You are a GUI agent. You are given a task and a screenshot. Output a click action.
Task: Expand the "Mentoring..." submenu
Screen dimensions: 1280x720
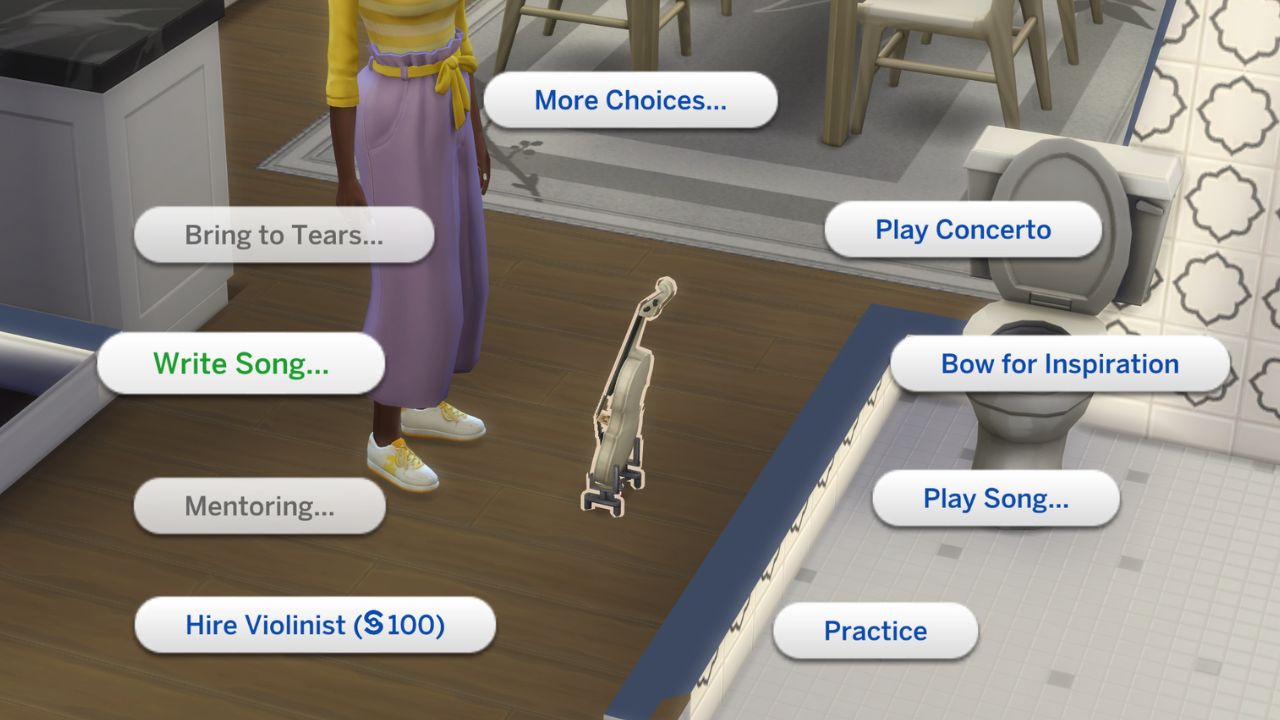coord(258,506)
